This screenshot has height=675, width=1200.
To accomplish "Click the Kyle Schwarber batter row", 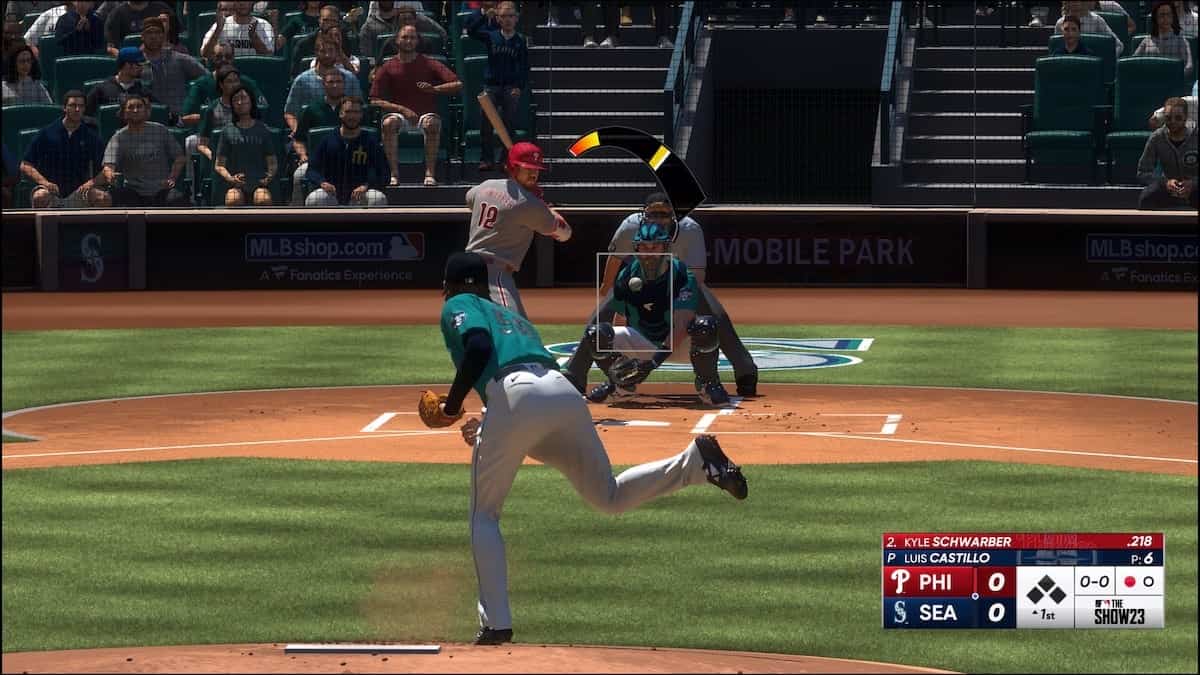I will click(1022, 541).
